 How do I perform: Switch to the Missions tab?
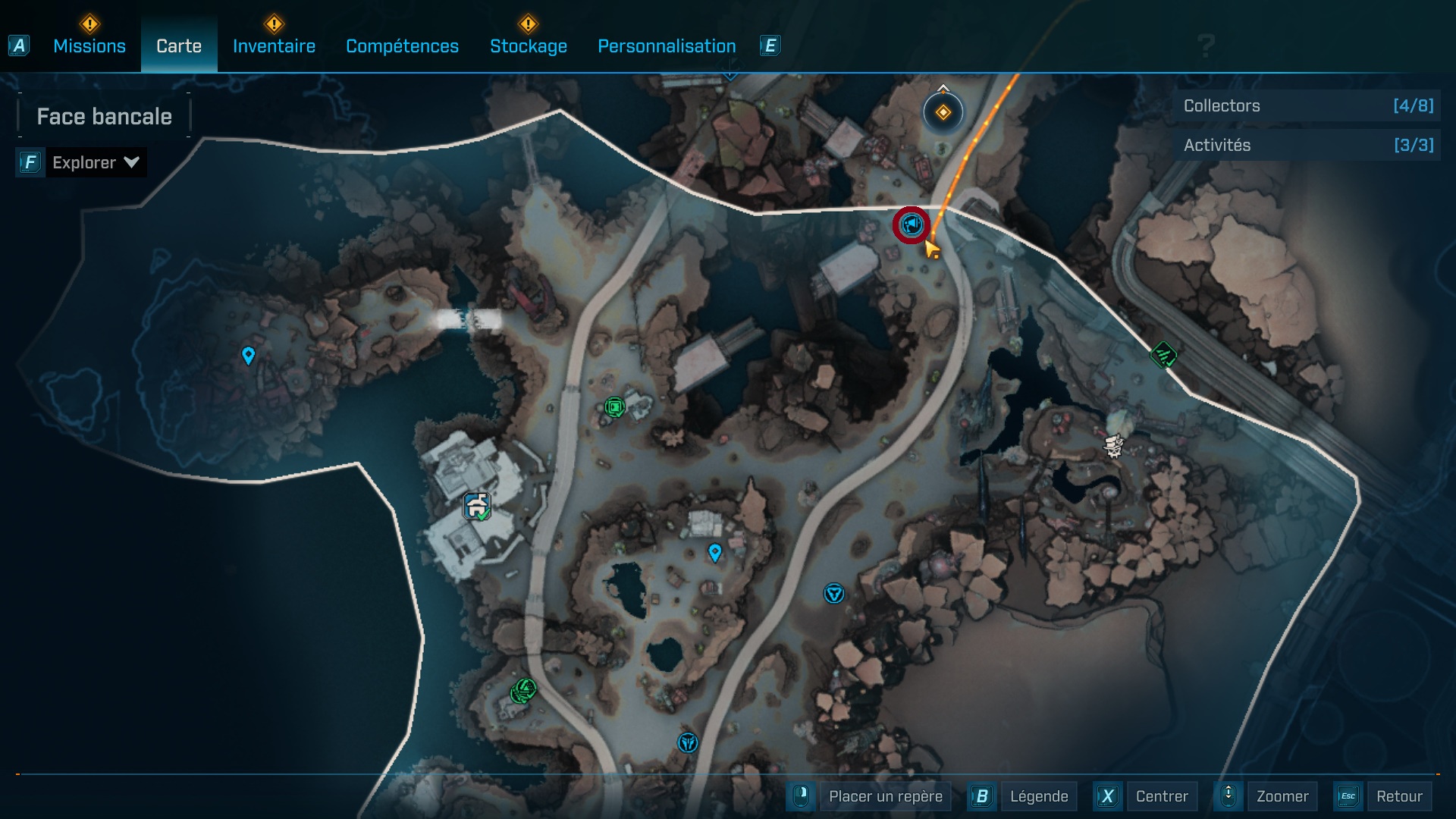(x=89, y=46)
